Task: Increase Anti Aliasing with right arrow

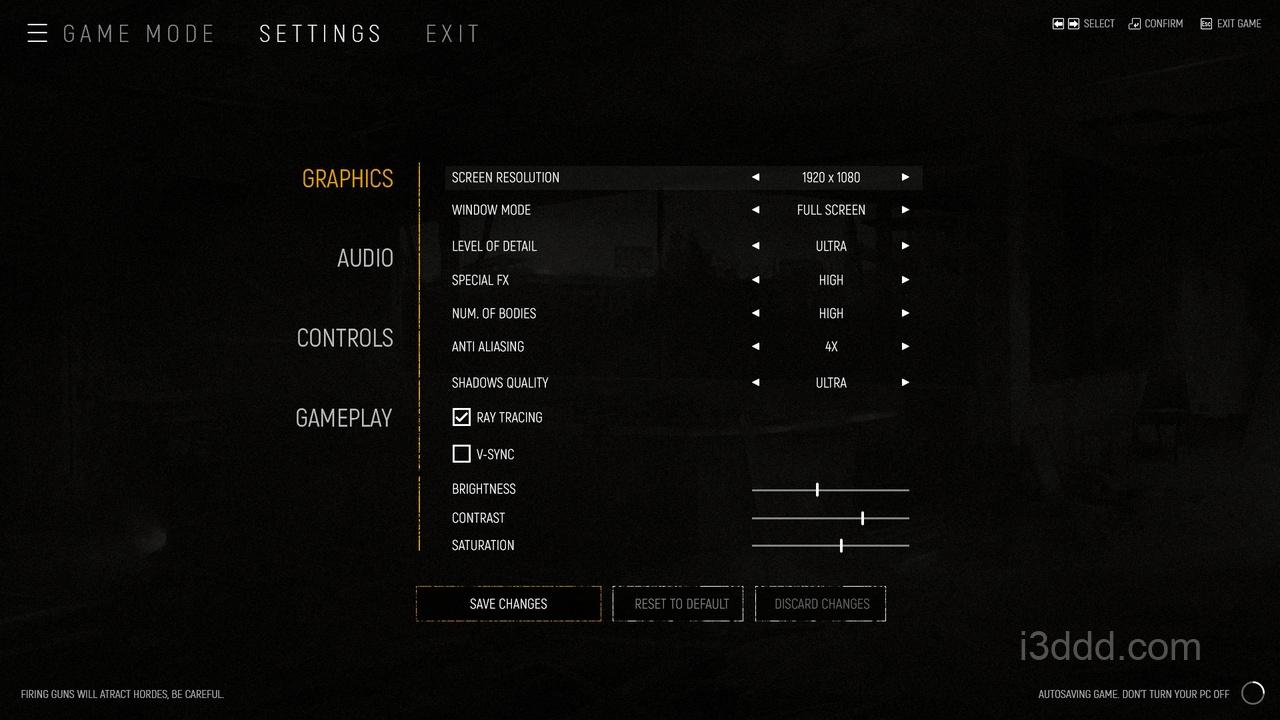Action: point(905,346)
